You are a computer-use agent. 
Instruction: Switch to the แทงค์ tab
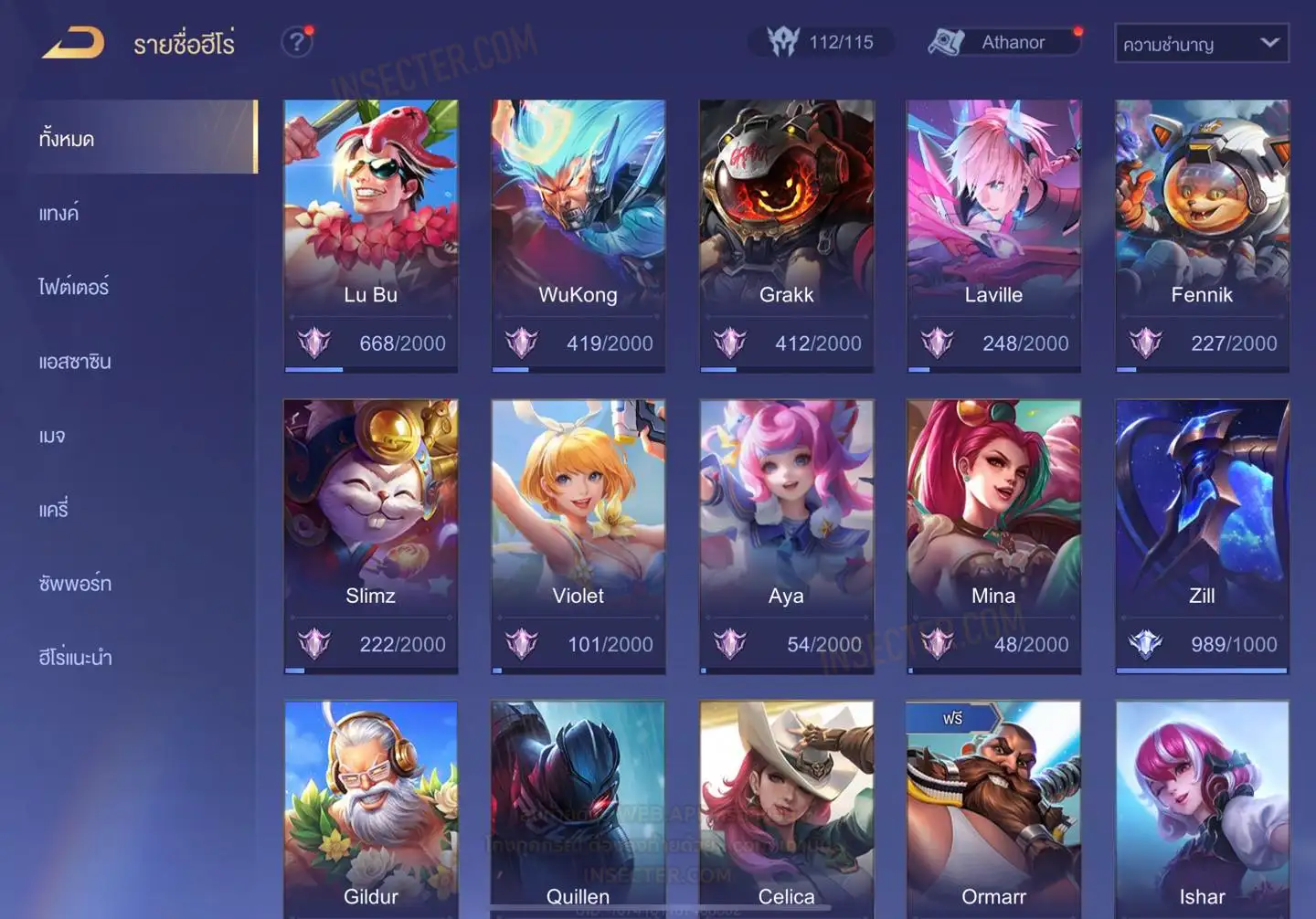[59, 214]
